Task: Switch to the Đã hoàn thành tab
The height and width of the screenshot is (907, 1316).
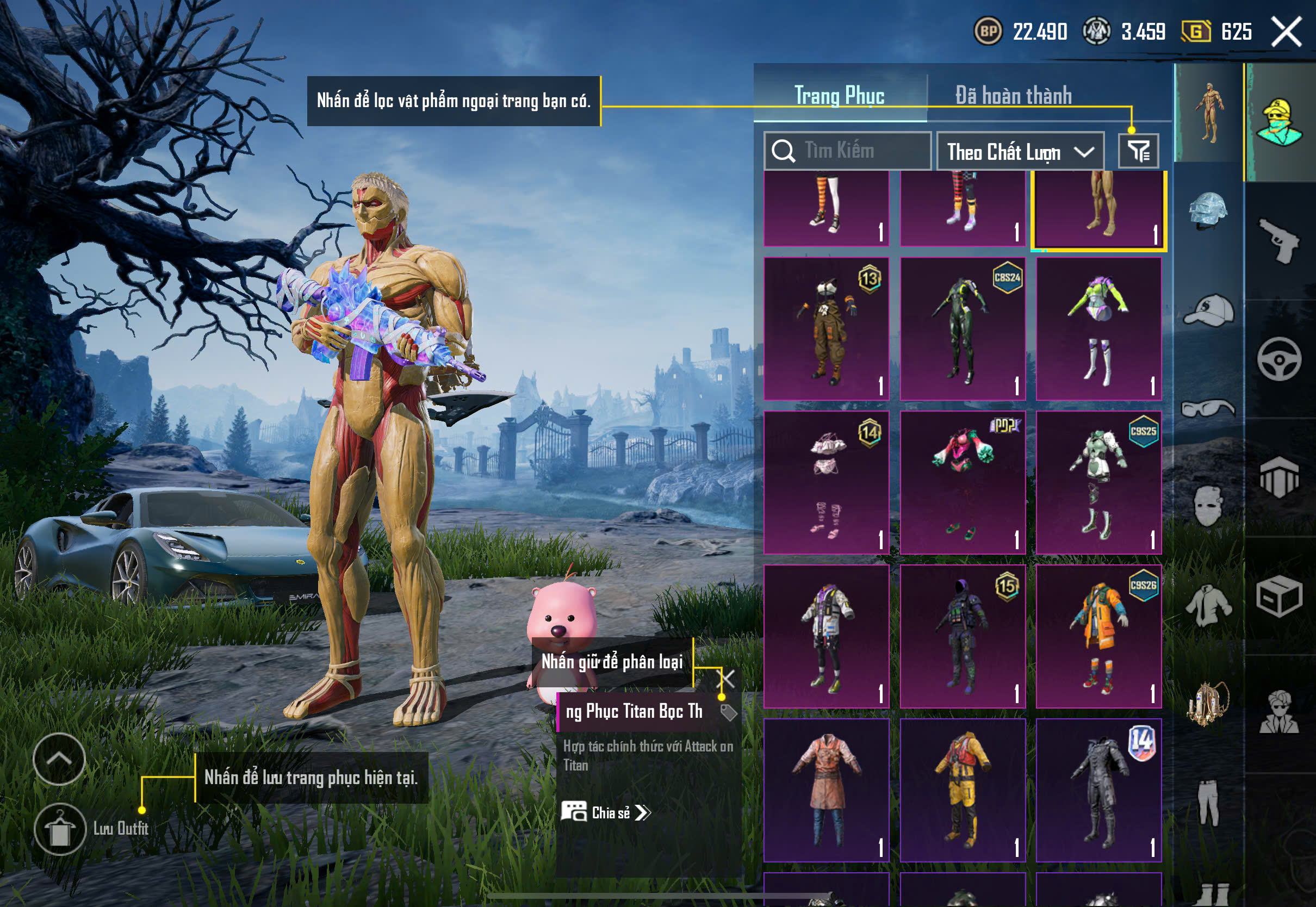Action: click(x=1013, y=96)
